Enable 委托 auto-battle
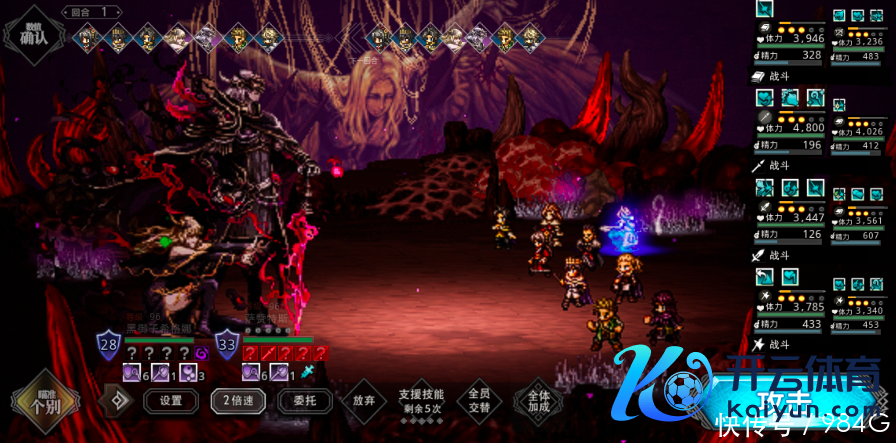Image resolution: width=896 pixels, height=443 pixels. [x=297, y=401]
